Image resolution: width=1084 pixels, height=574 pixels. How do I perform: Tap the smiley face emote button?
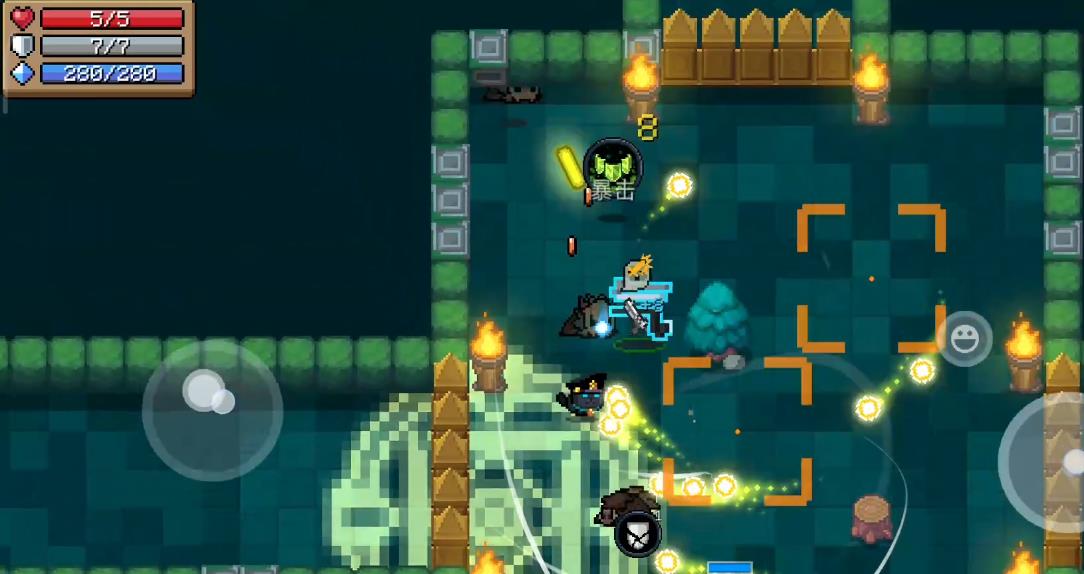coord(964,340)
